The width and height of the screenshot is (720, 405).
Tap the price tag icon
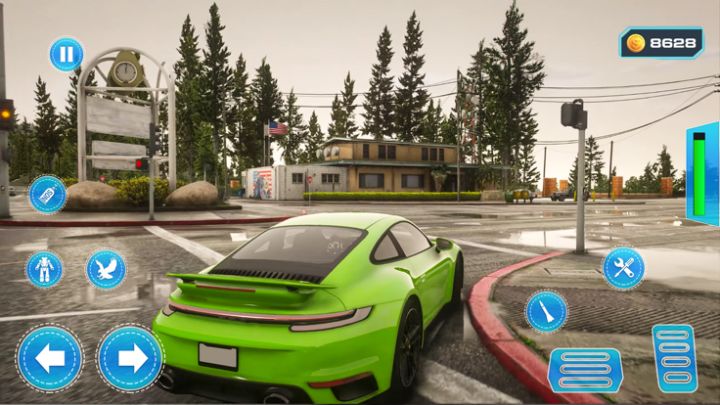pos(47,194)
